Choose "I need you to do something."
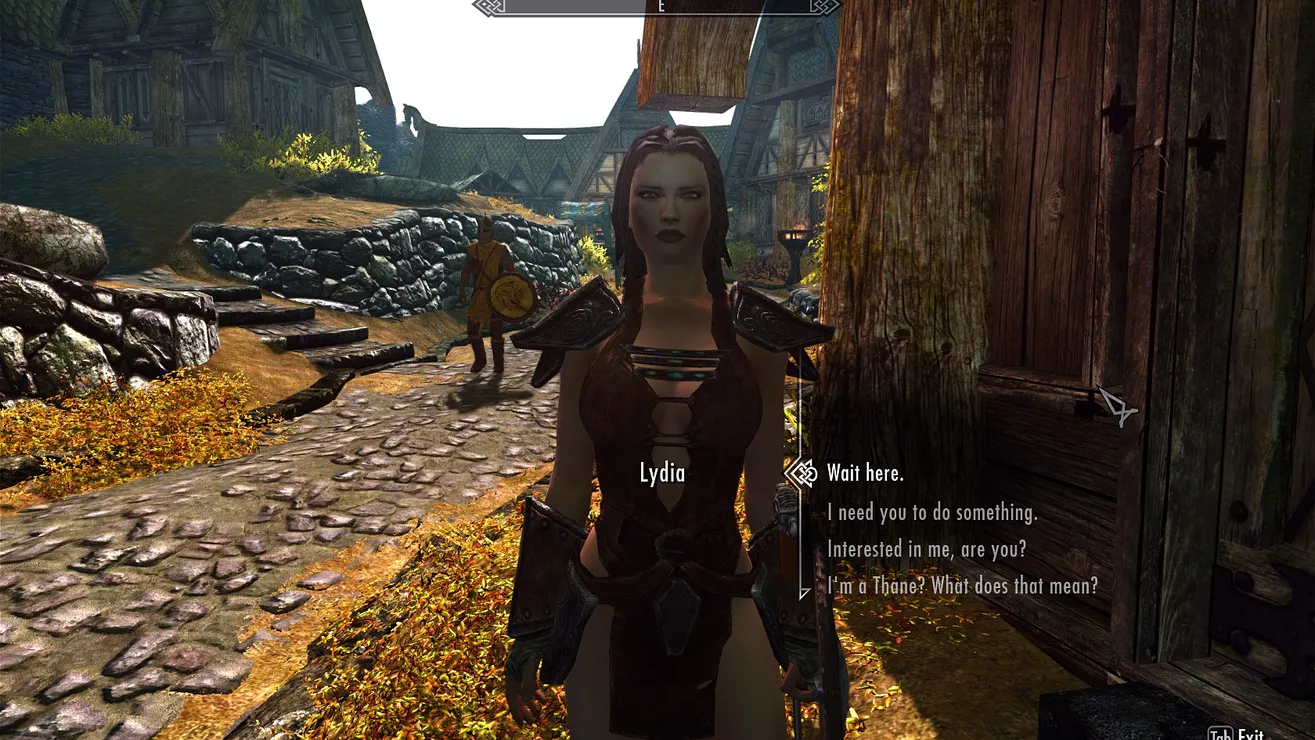This screenshot has height=740, width=1315. [933, 512]
